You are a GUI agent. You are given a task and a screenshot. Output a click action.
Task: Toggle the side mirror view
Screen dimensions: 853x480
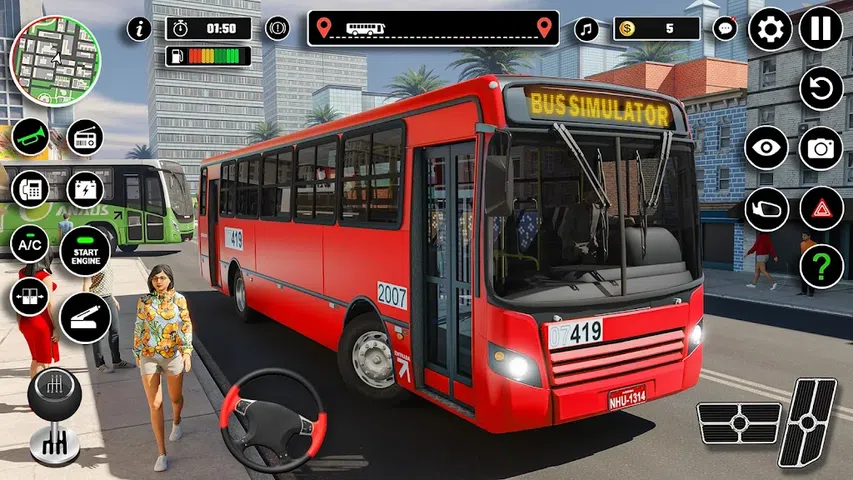tap(766, 208)
